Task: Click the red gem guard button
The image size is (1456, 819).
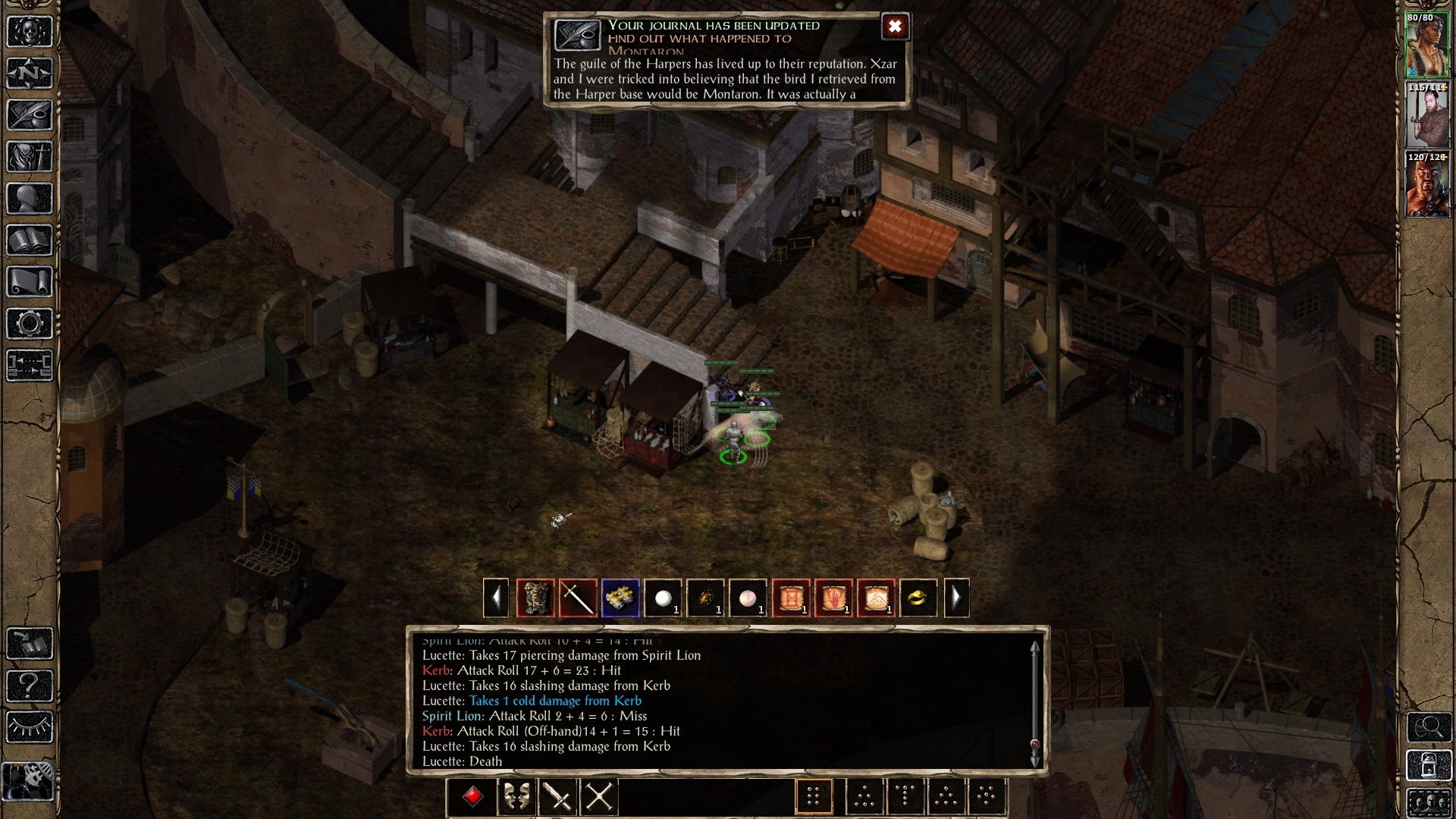Action: click(x=473, y=797)
